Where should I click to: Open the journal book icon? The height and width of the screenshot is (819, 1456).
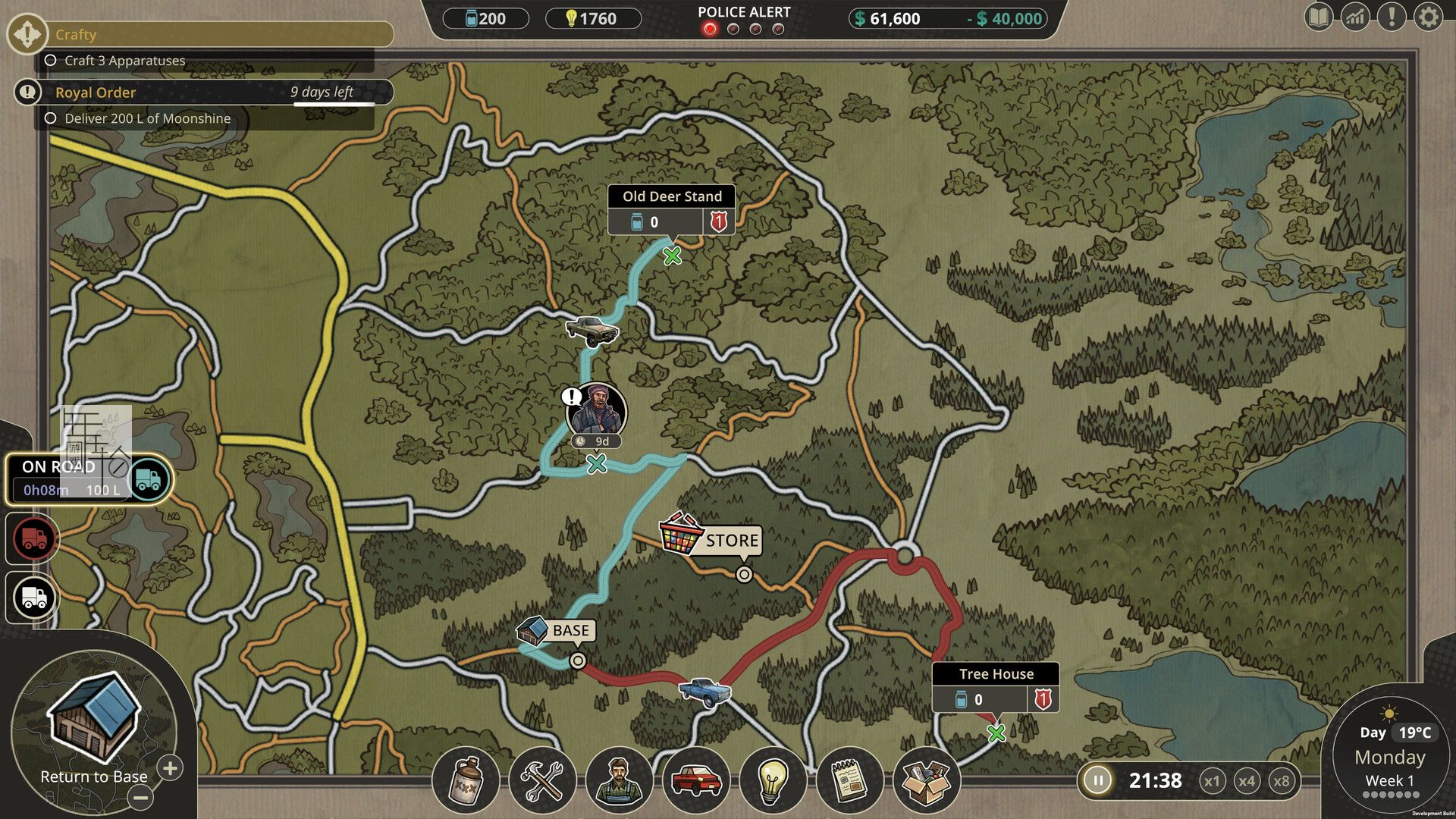(1319, 17)
